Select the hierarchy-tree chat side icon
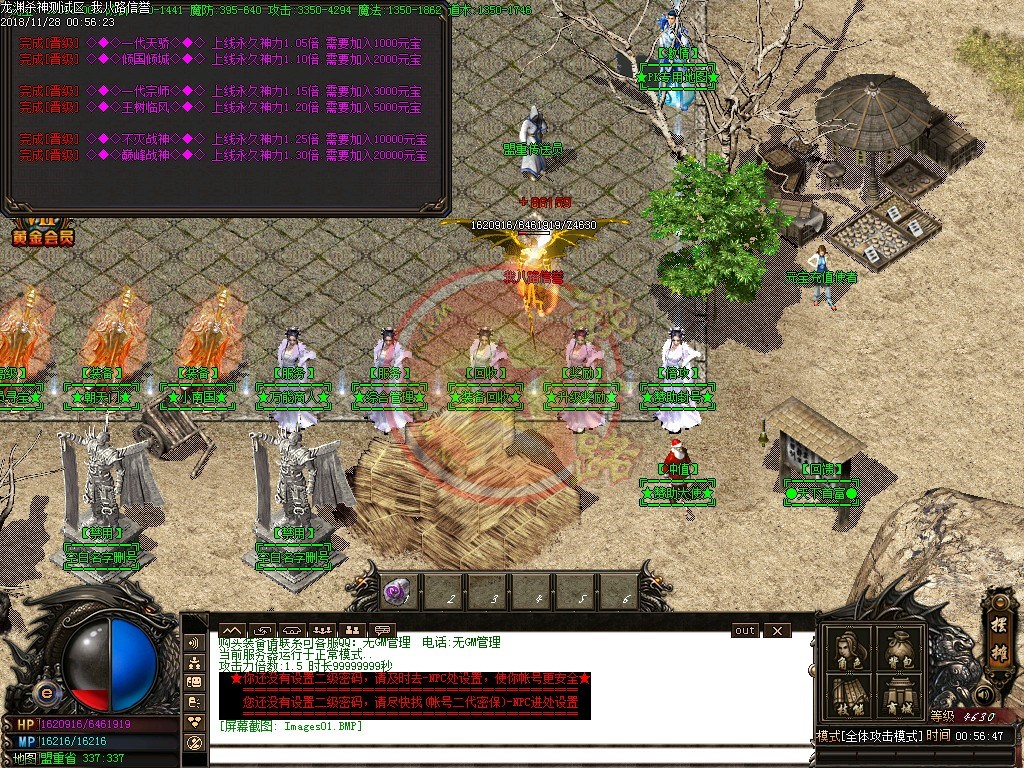 [x=195, y=663]
